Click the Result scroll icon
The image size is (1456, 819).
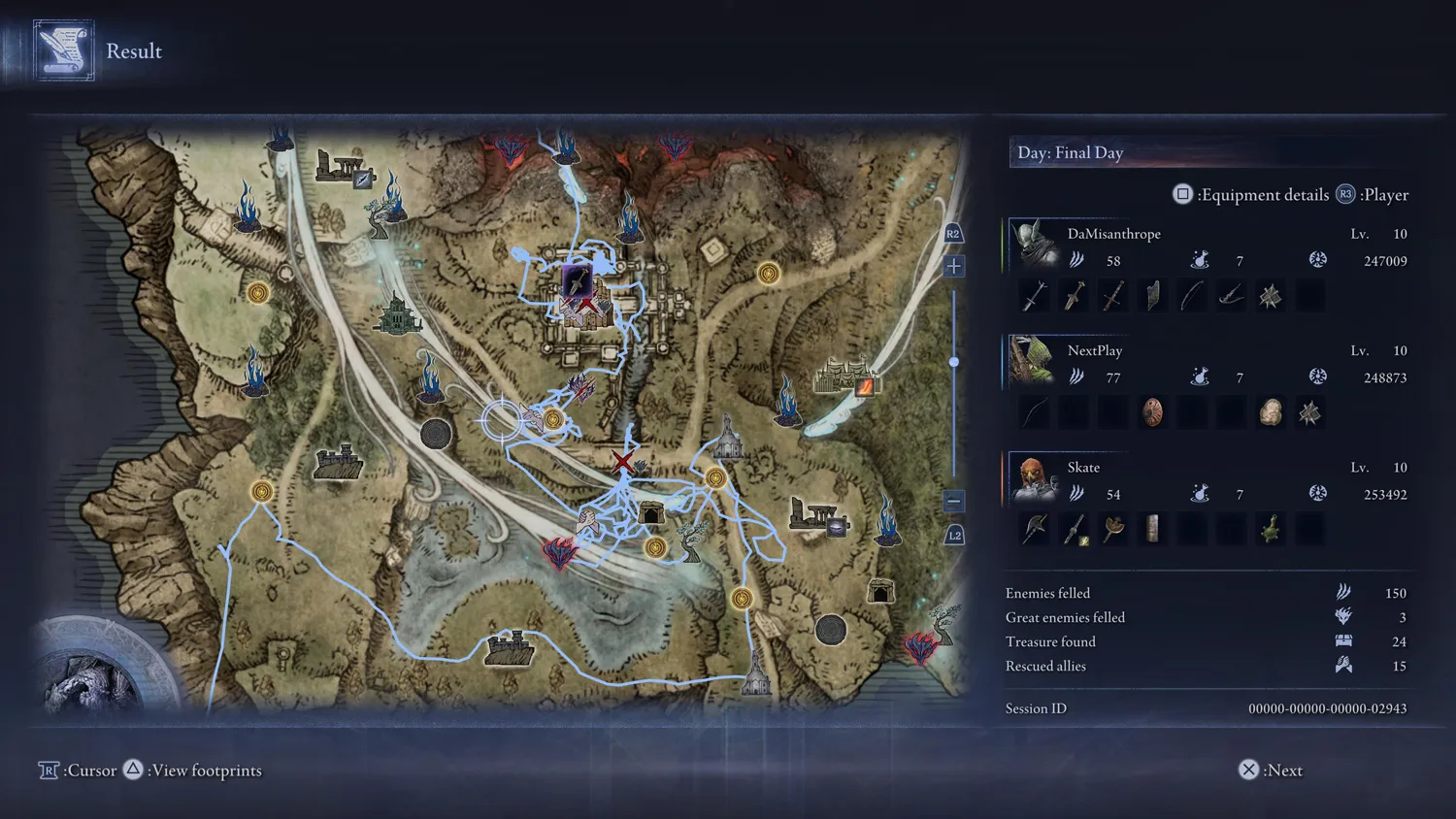click(64, 50)
